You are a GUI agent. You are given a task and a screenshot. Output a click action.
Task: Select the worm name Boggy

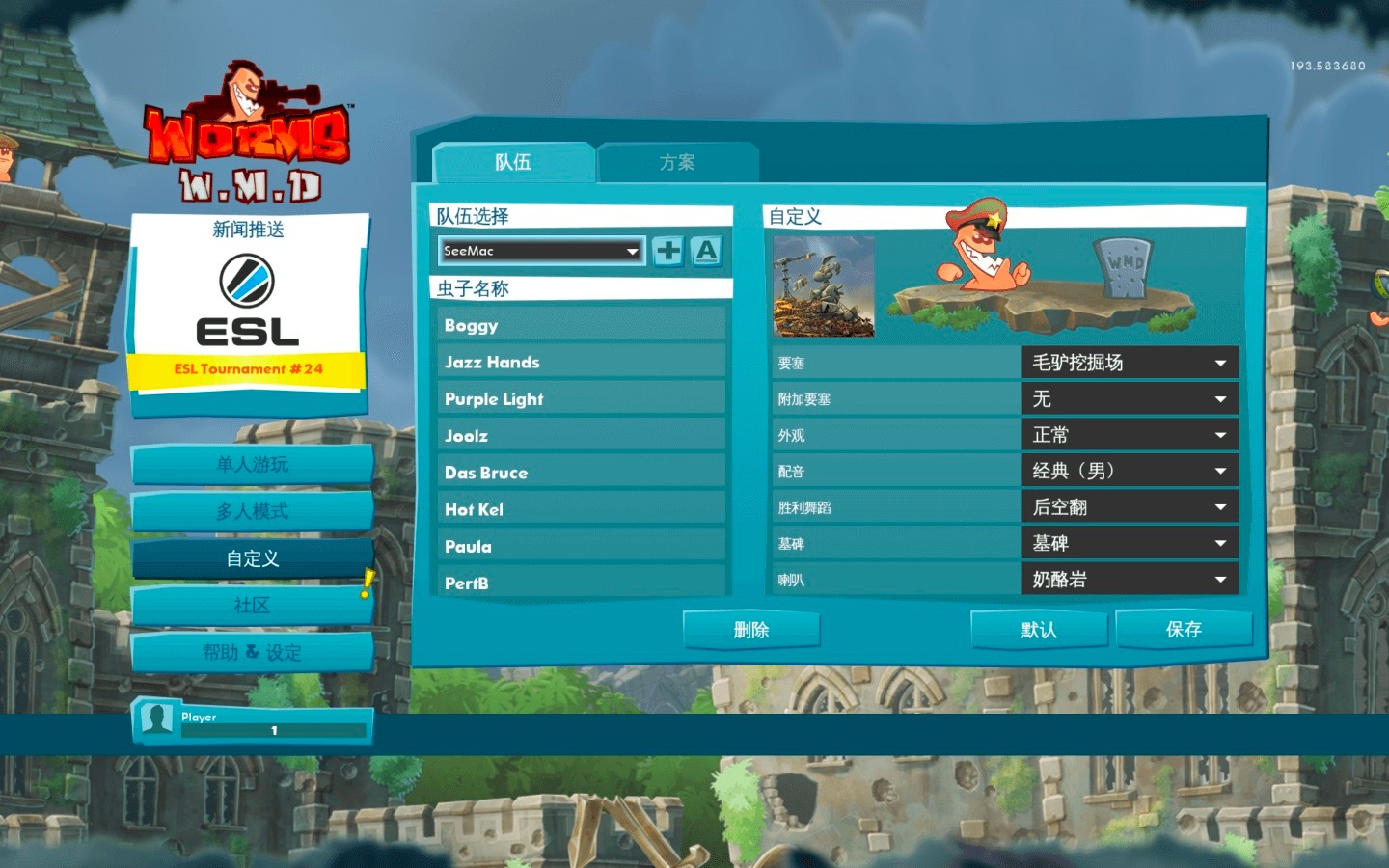(581, 325)
